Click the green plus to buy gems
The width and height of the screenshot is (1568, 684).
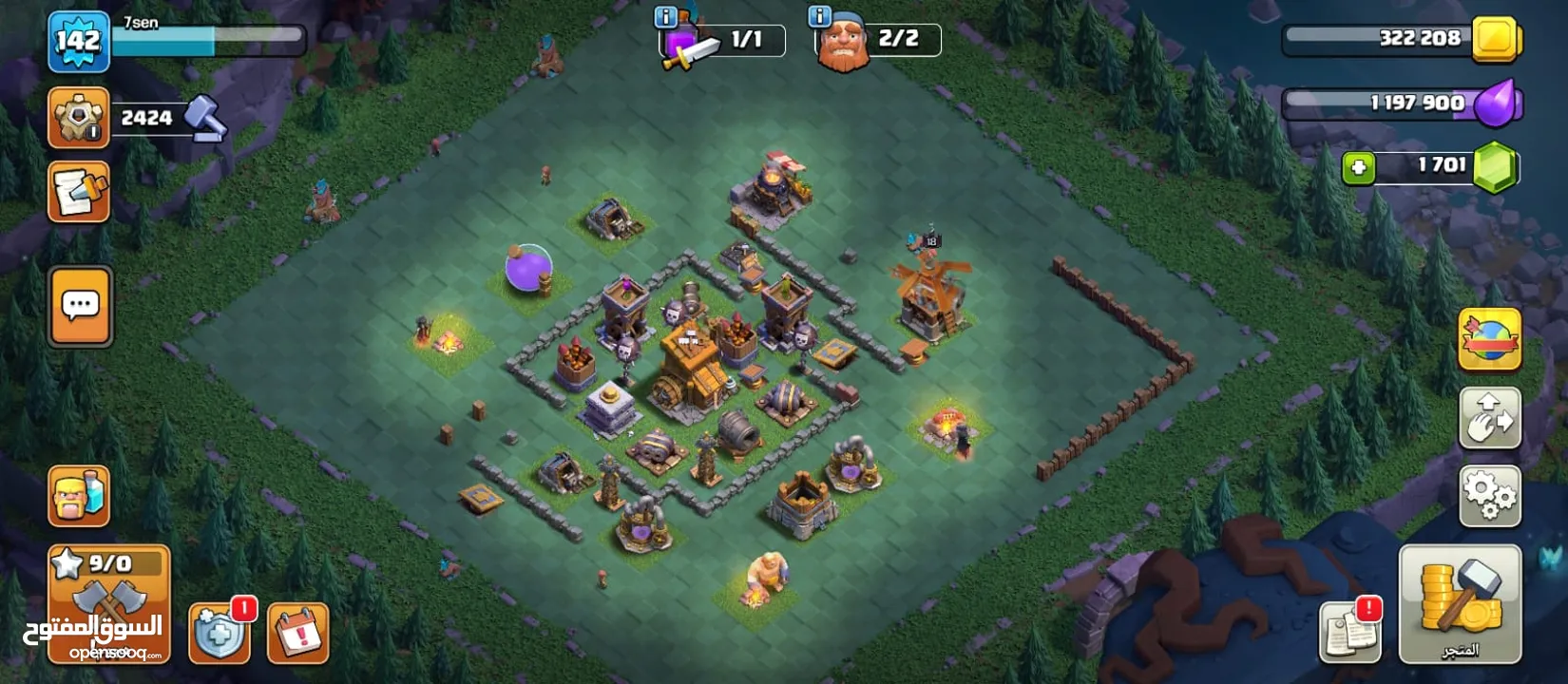click(1359, 168)
